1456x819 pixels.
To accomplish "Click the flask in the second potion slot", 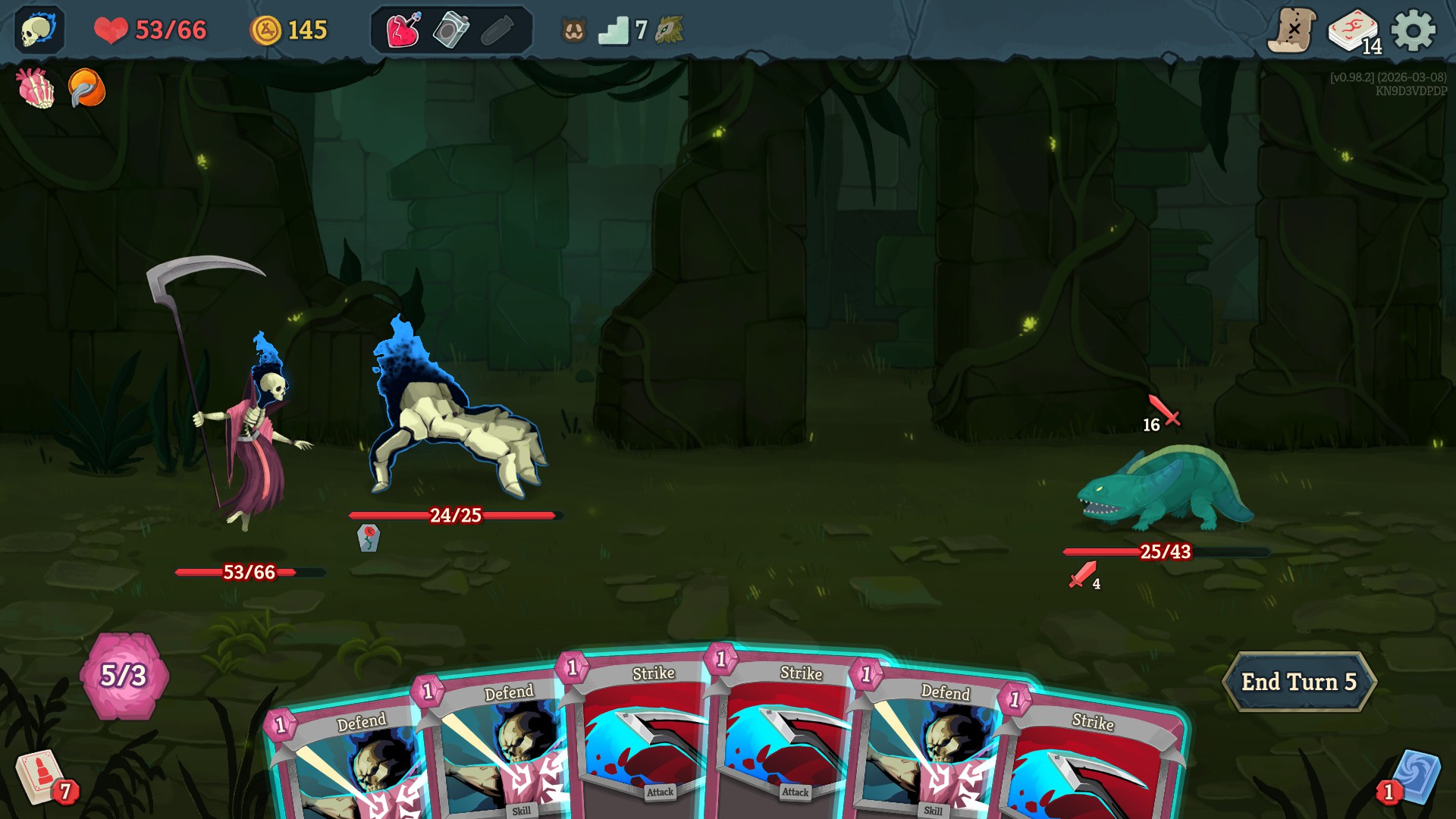I will [x=450, y=32].
